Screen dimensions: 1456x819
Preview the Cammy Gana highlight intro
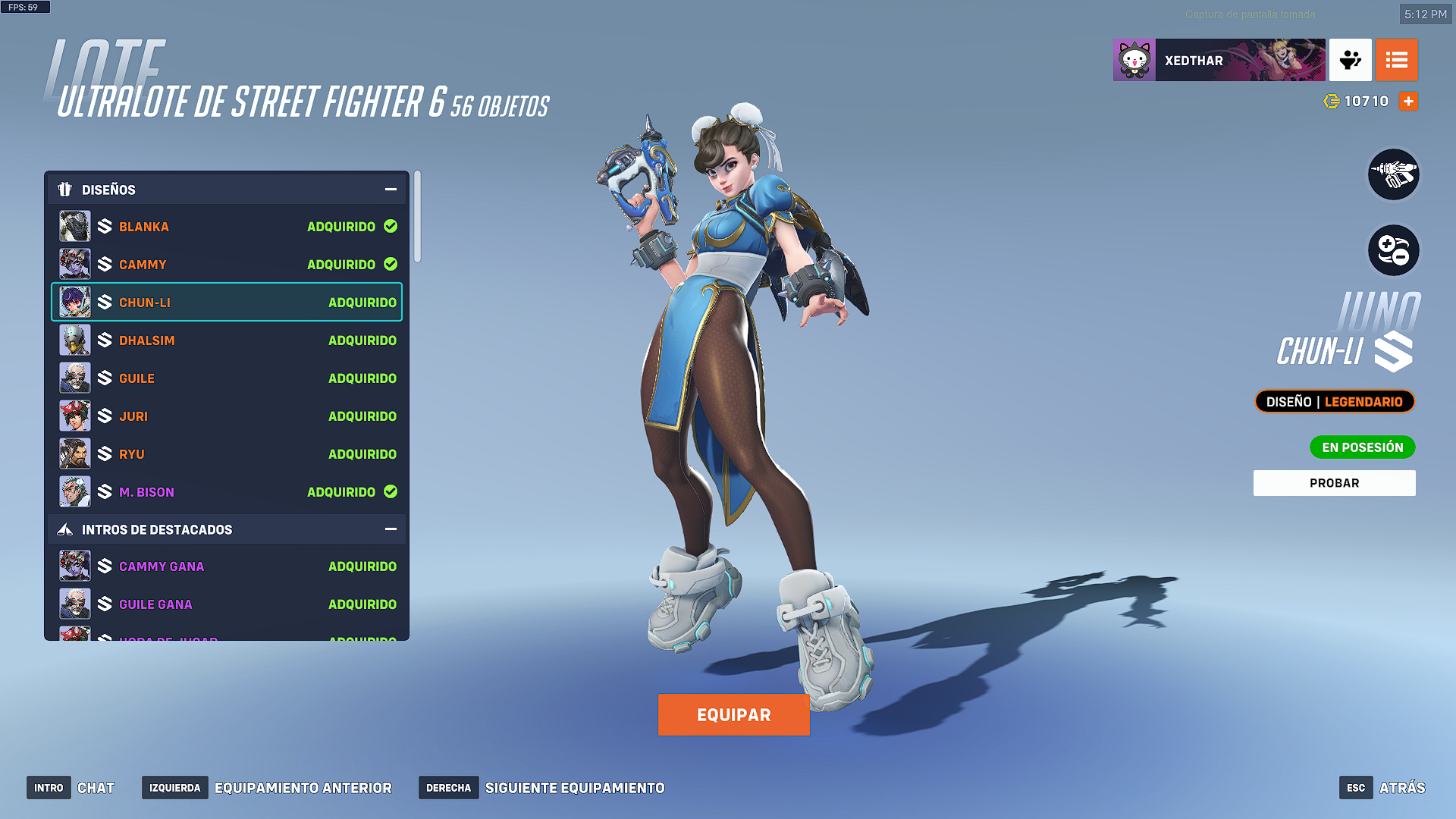(x=227, y=566)
